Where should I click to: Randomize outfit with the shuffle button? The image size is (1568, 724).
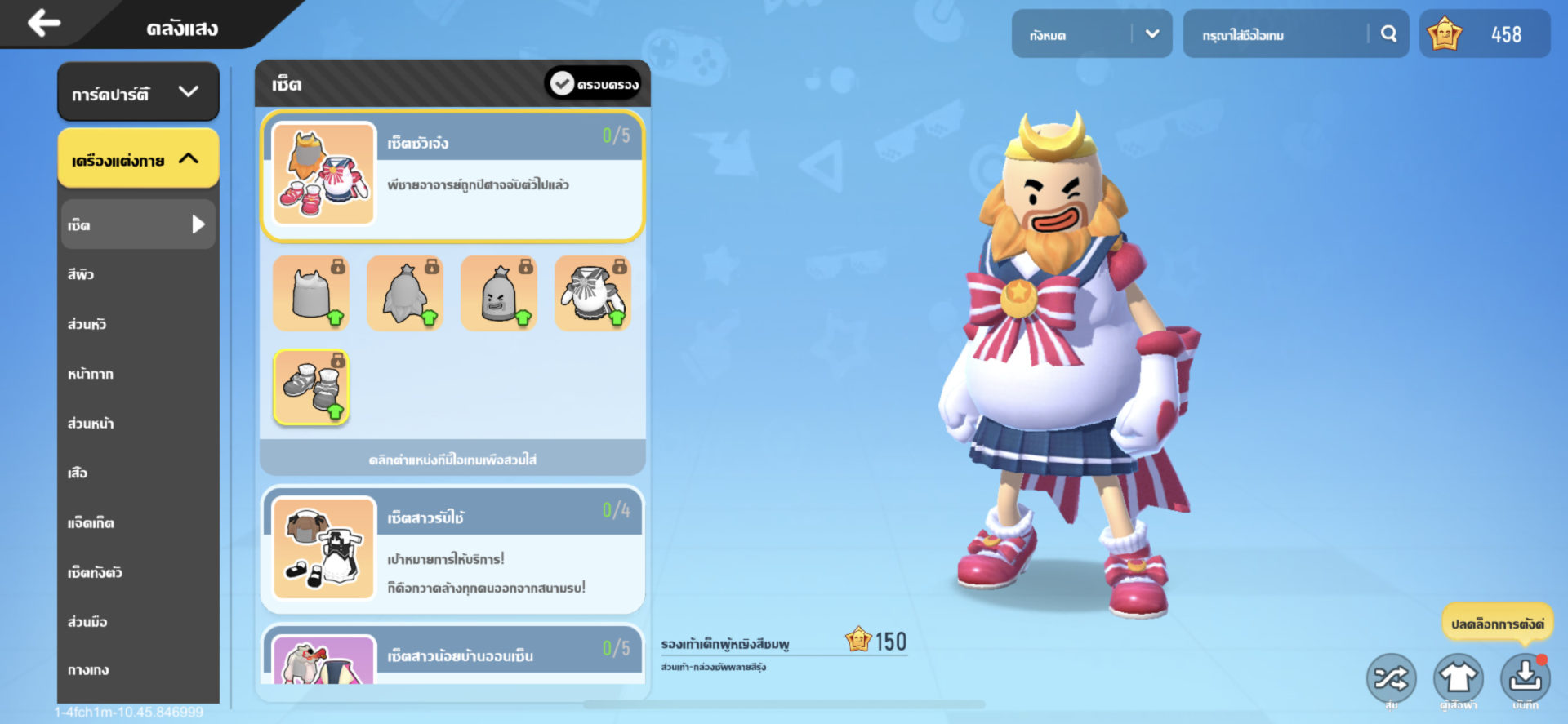pyautogui.click(x=1391, y=677)
